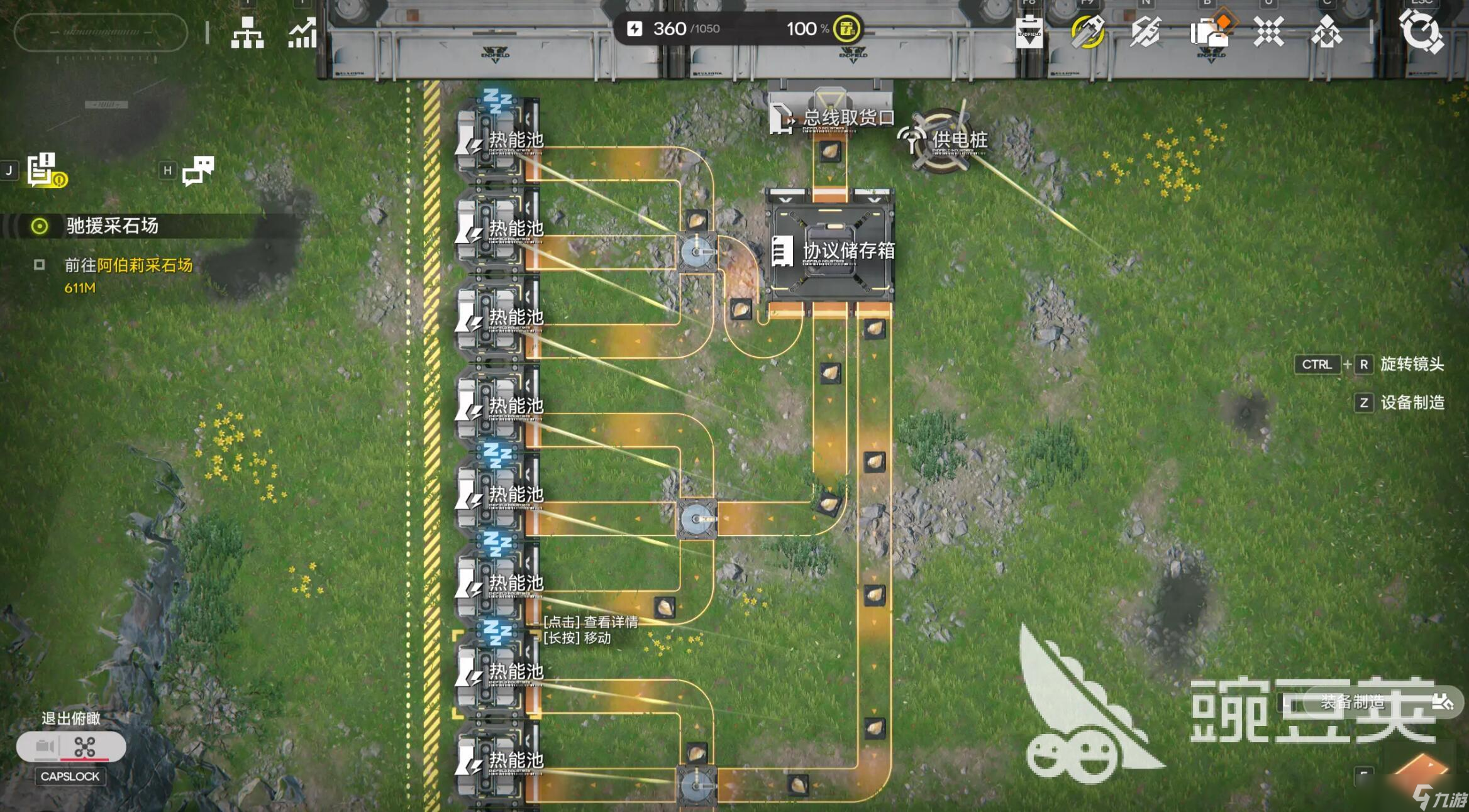The image size is (1469, 812).
Task: Open the chat bubbles icon
Action: click(197, 170)
